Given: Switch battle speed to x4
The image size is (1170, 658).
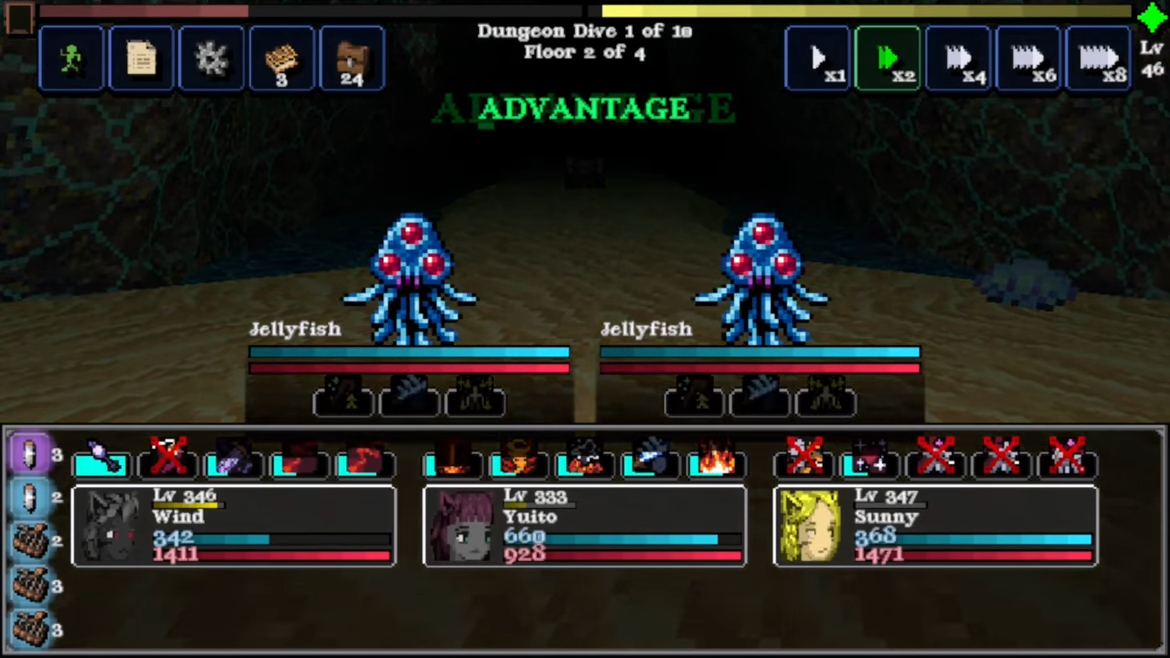Looking at the screenshot, I should (958, 59).
